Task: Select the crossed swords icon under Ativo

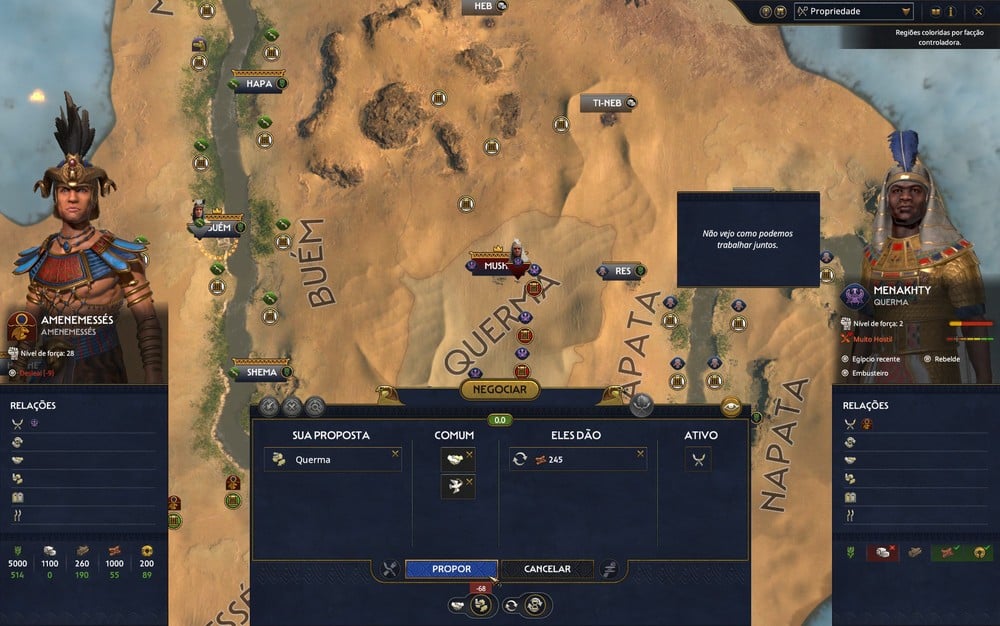Action: coord(700,459)
